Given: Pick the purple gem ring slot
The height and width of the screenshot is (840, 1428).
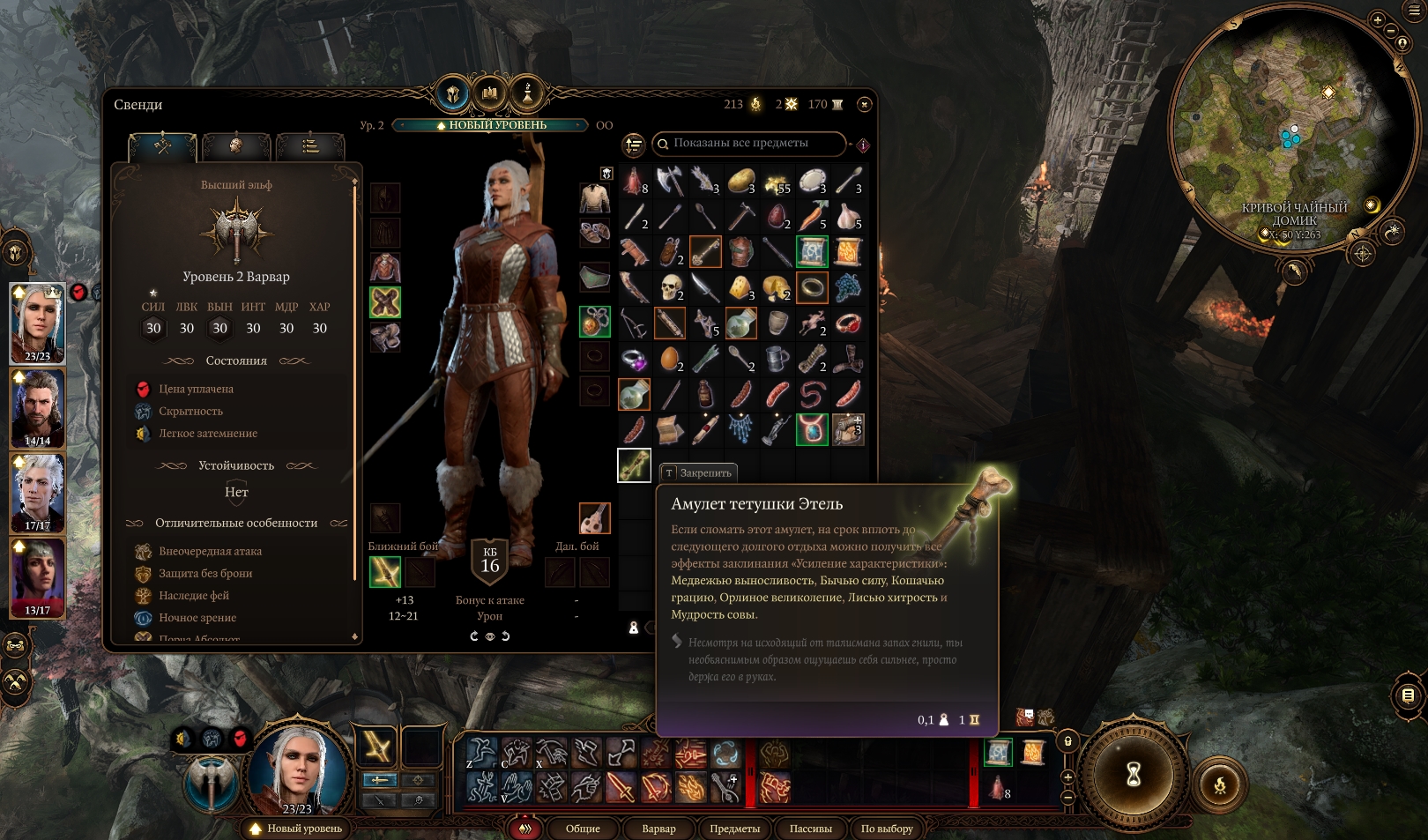Looking at the screenshot, I should point(634,359).
